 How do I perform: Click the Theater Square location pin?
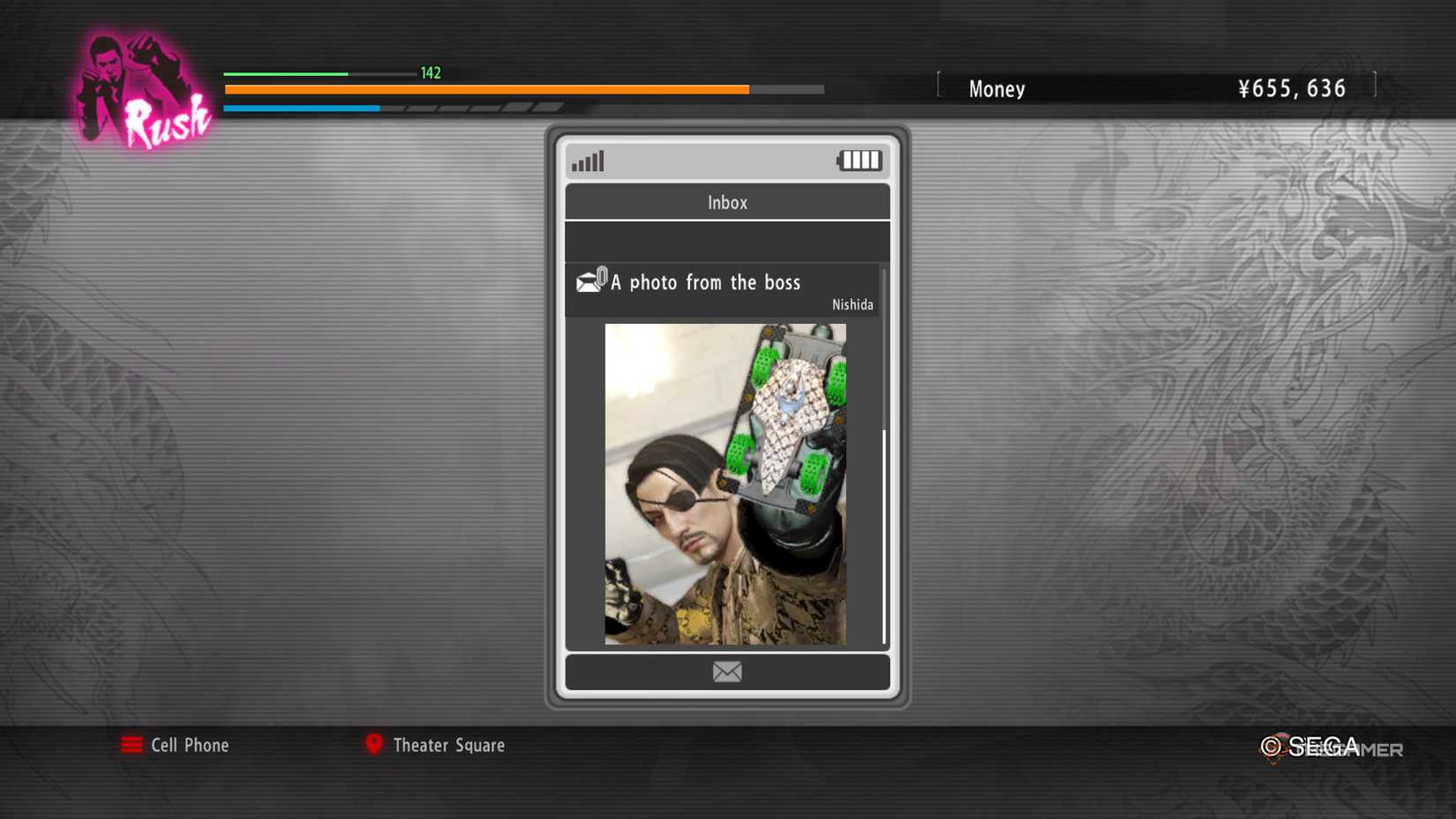(x=374, y=745)
